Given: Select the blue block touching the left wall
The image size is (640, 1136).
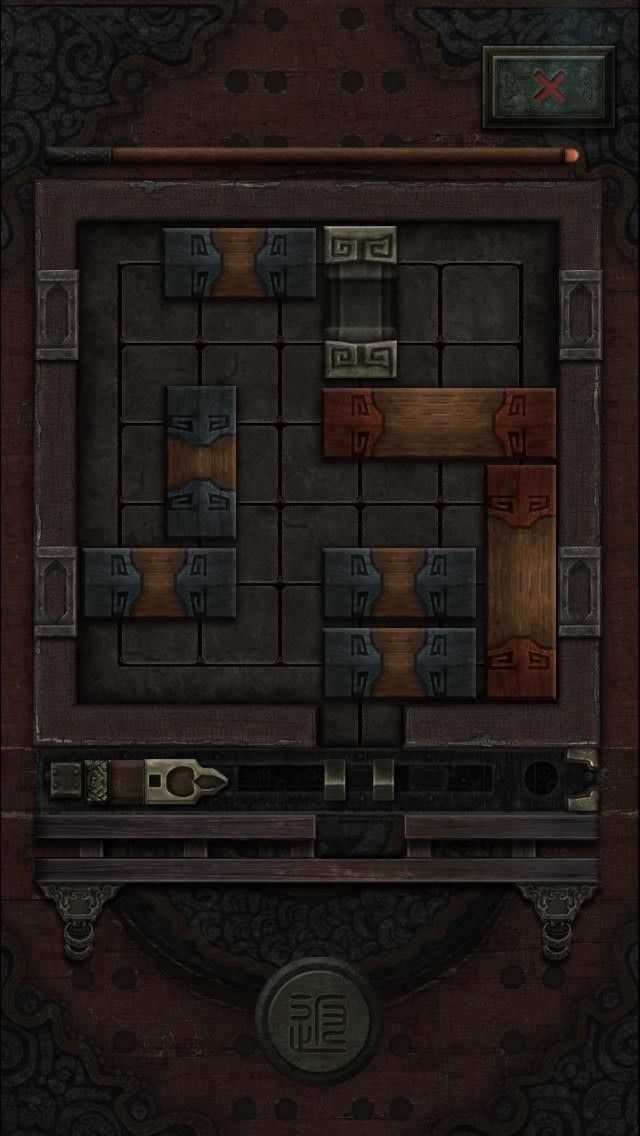Looking at the screenshot, I should (x=159, y=583).
